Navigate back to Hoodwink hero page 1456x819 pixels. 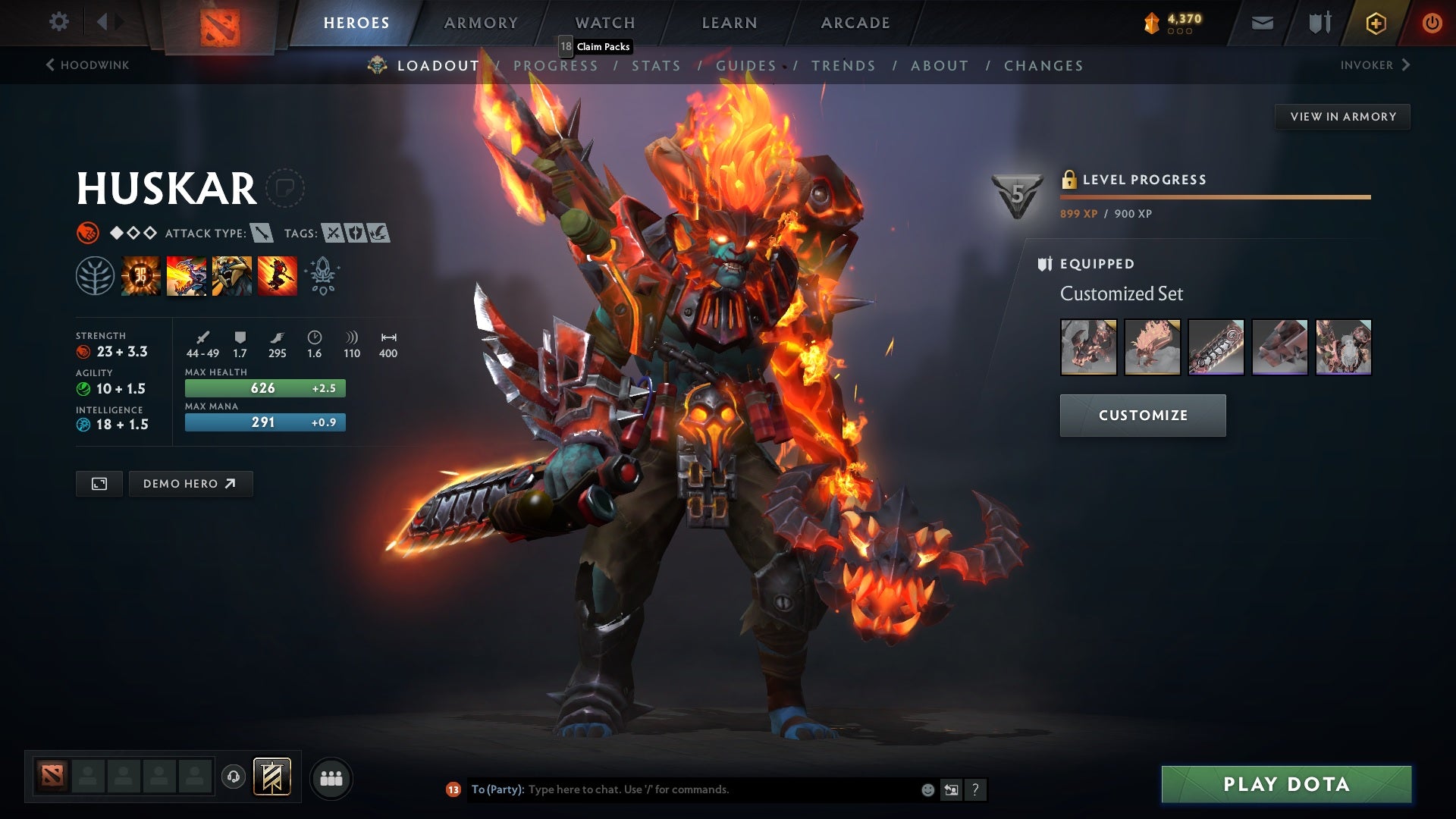click(86, 65)
